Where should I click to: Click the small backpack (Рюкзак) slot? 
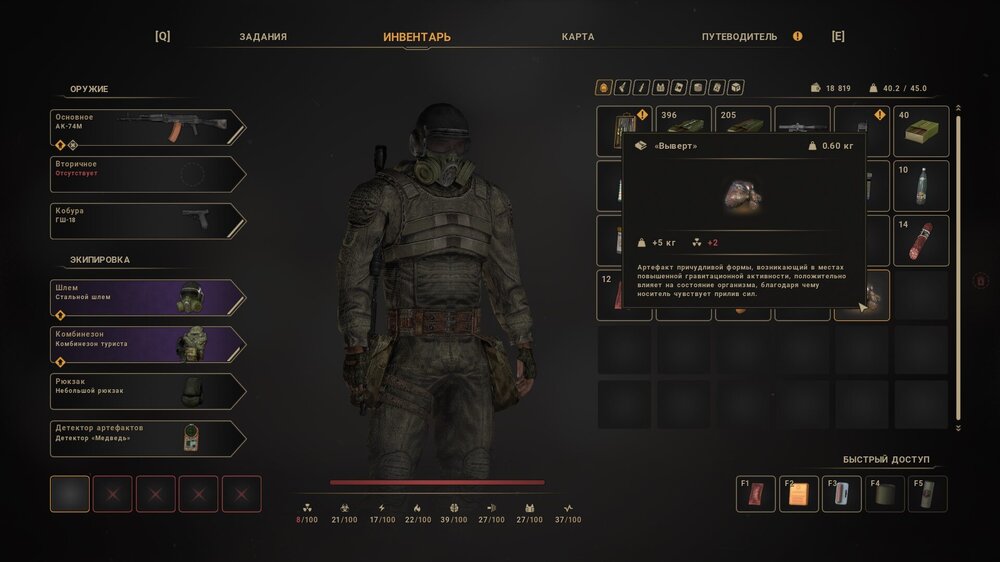147,392
